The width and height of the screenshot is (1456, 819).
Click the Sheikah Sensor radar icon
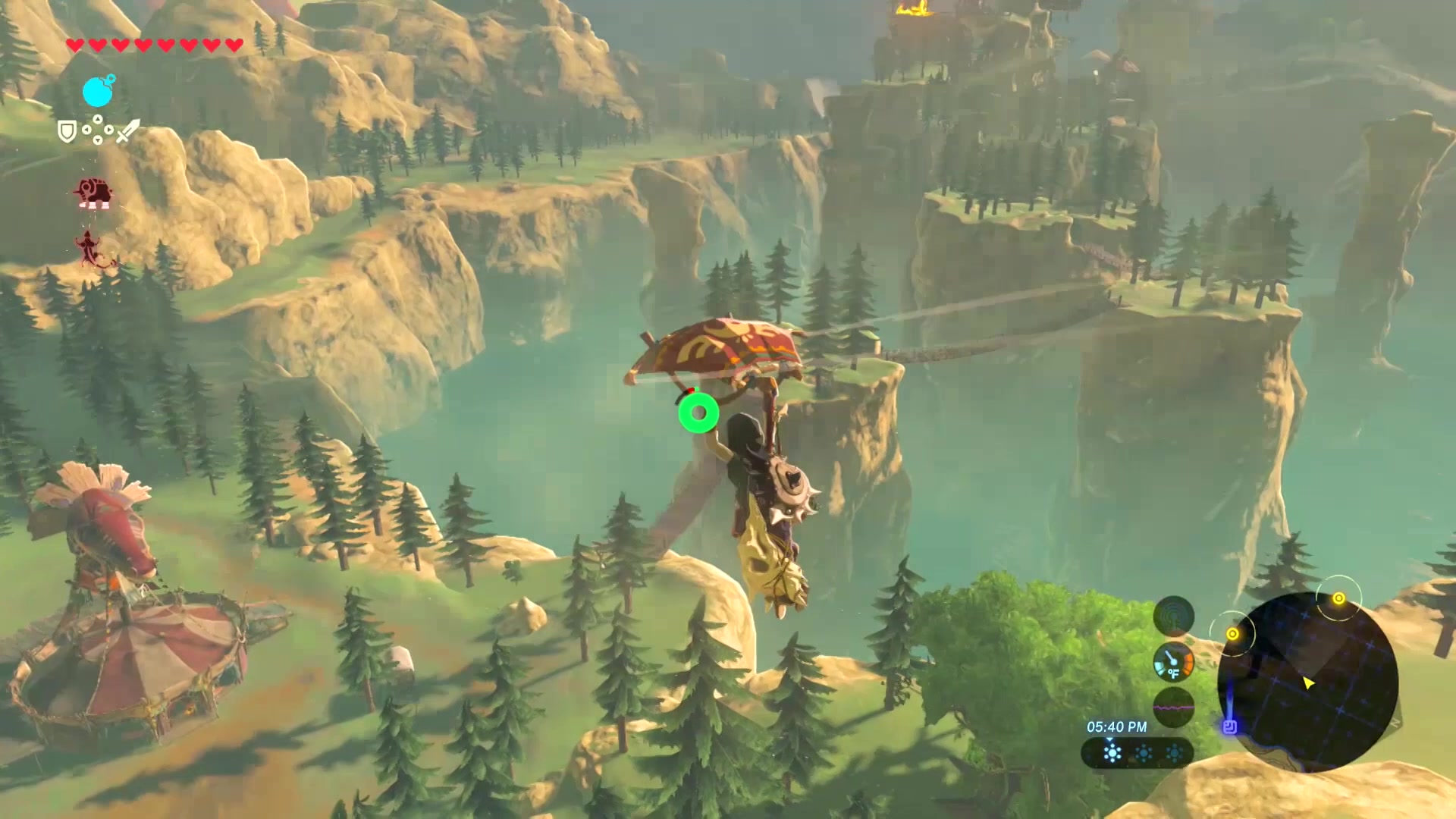tap(1173, 616)
